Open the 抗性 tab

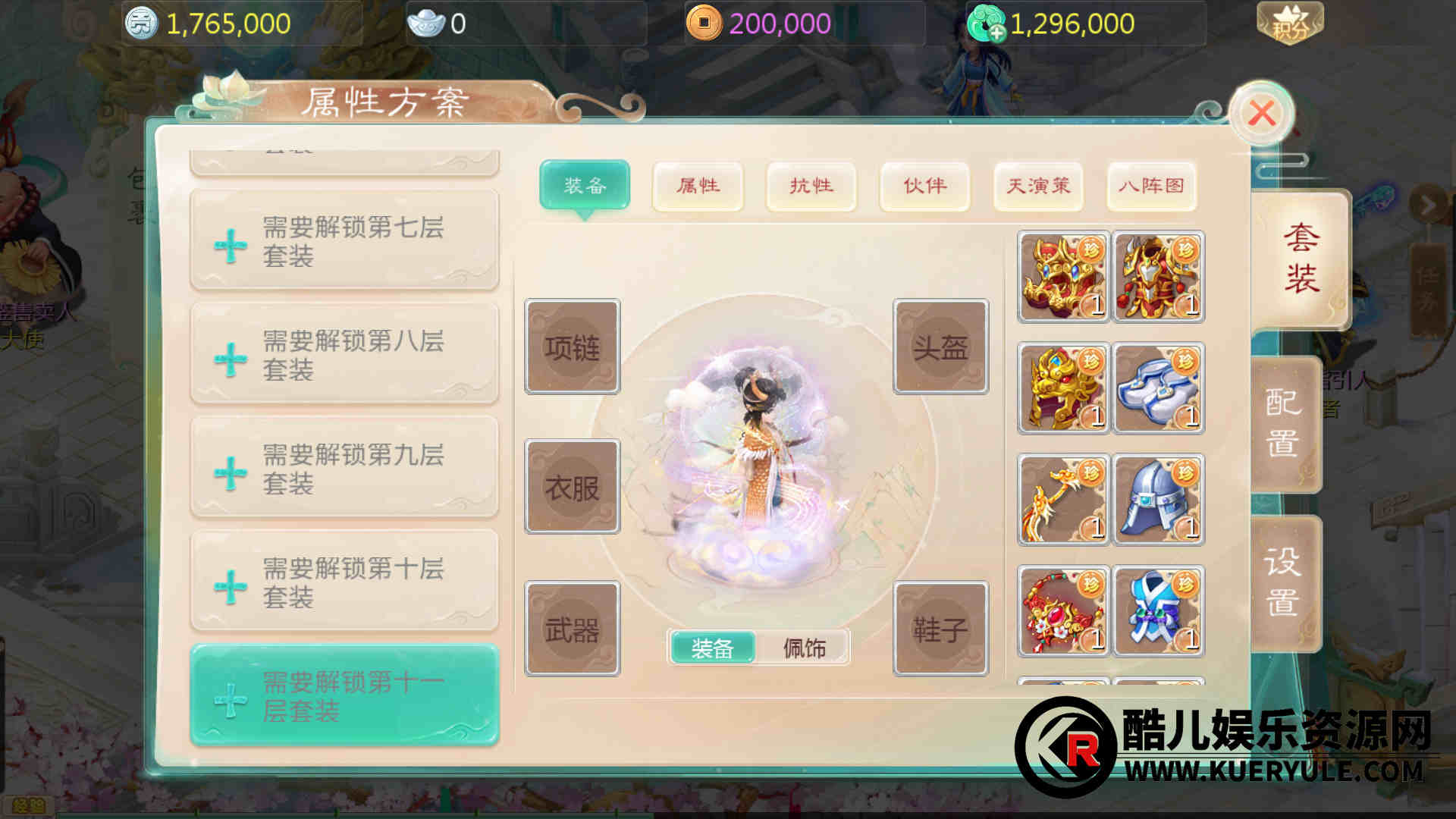pos(811,186)
